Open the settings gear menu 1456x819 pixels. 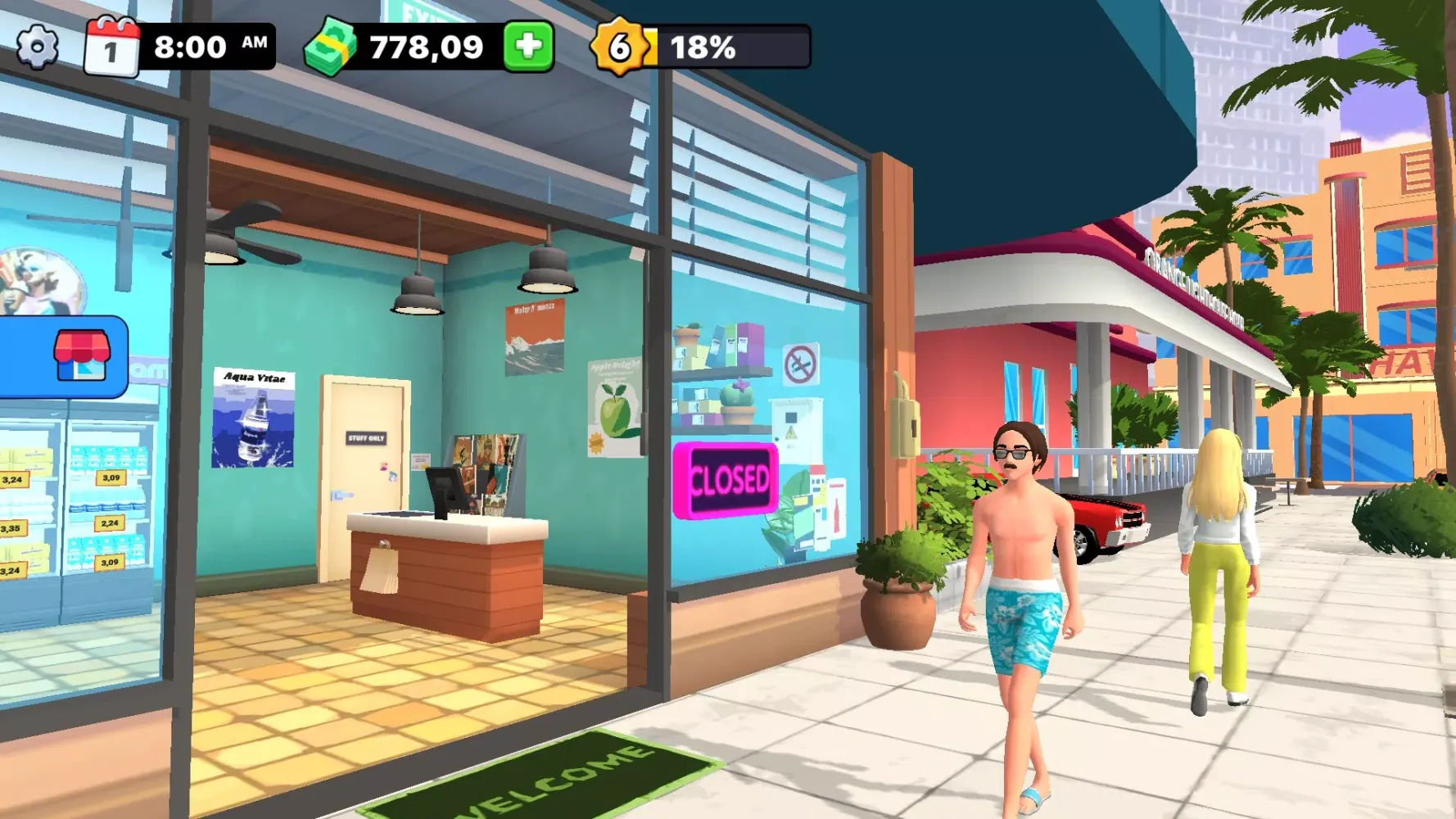[x=38, y=47]
